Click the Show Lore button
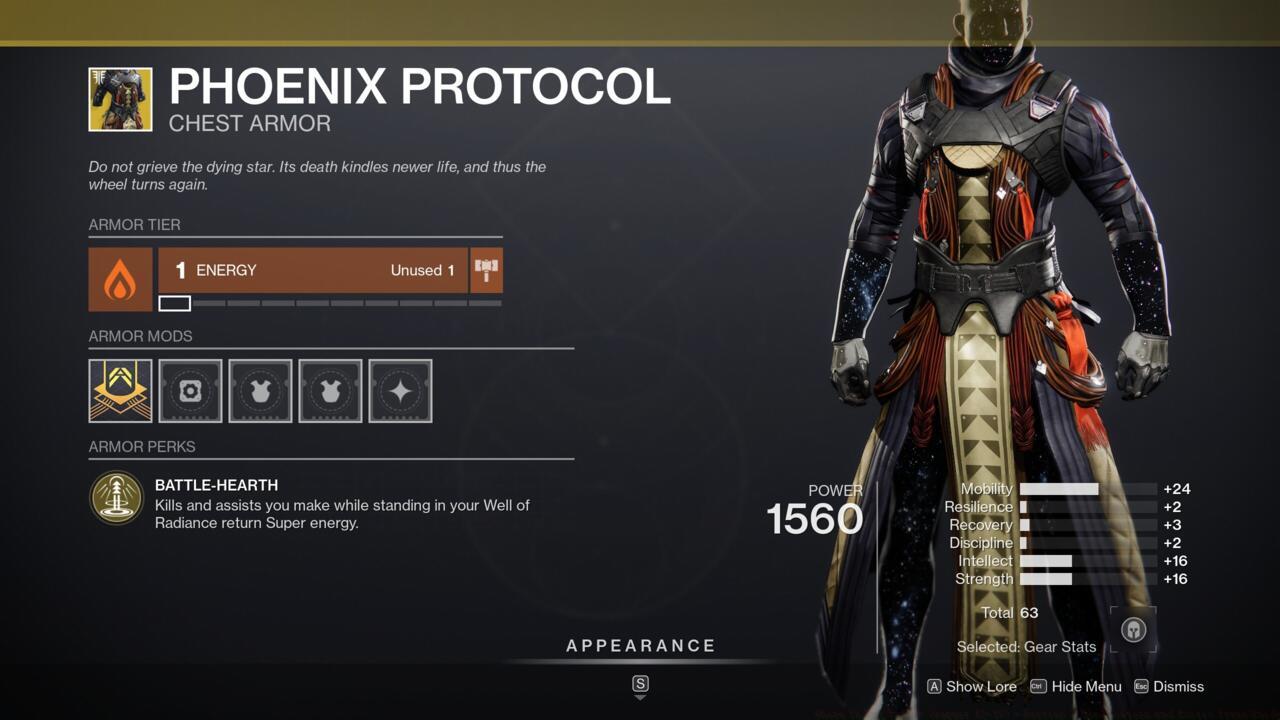Screen dimensions: 1280x720 971,687
